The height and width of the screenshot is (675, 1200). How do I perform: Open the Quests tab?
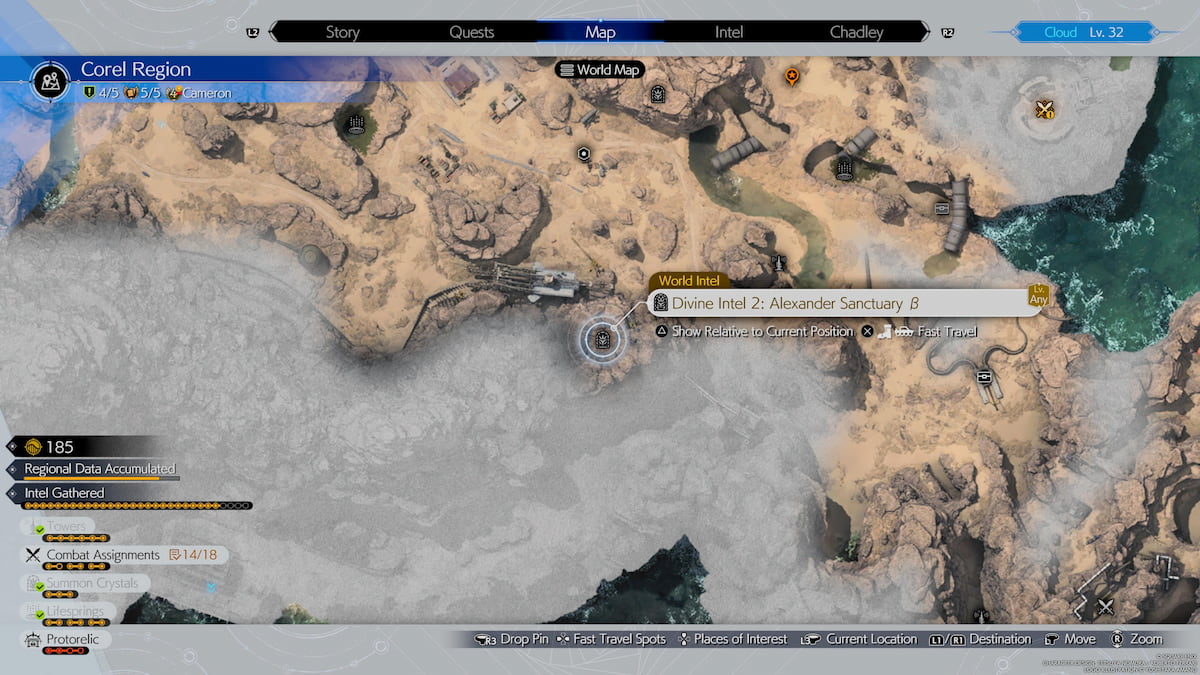pyautogui.click(x=471, y=32)
